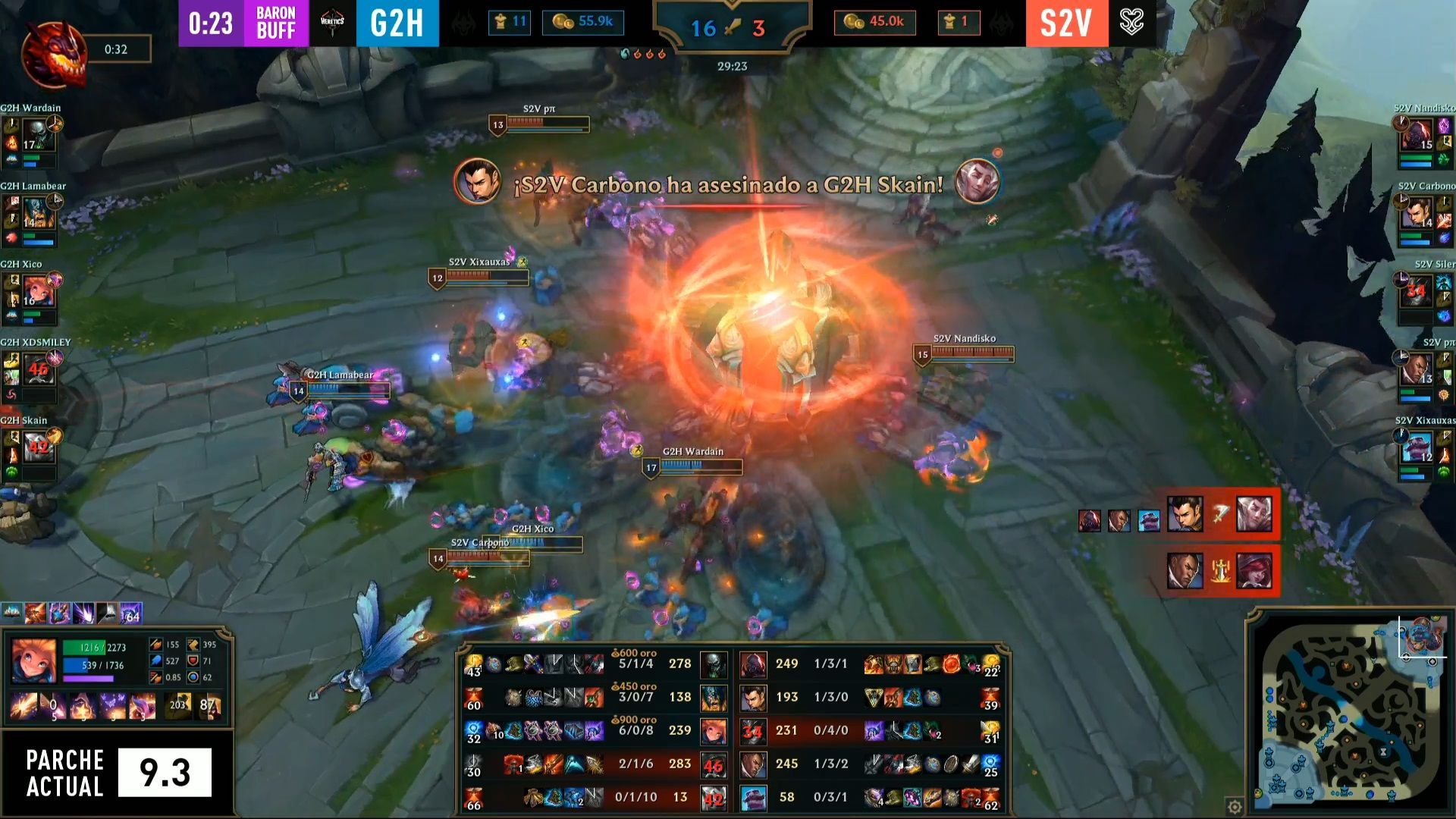Choose G2H Xico's portrait in the sidebar
Viewport: 1456px width, 819px height.
click(x=38, y=291)
